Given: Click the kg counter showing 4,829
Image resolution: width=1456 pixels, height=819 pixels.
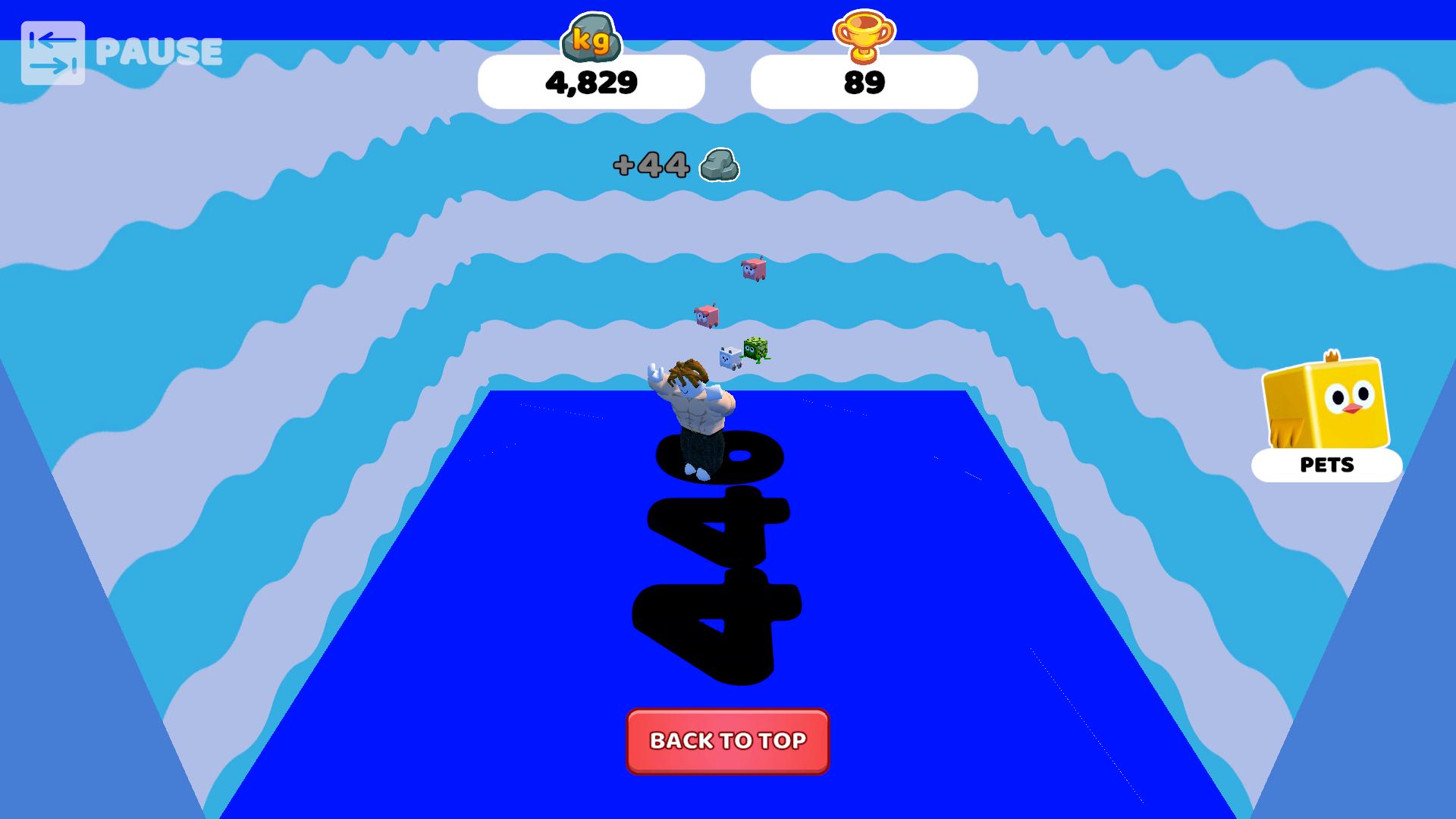Looking at the screenshot, I should [592, 82].
